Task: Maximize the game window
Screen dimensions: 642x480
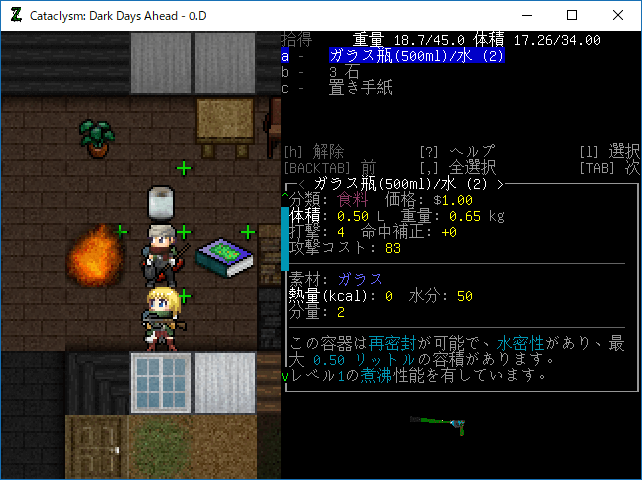Action: (x=572, y=15)
